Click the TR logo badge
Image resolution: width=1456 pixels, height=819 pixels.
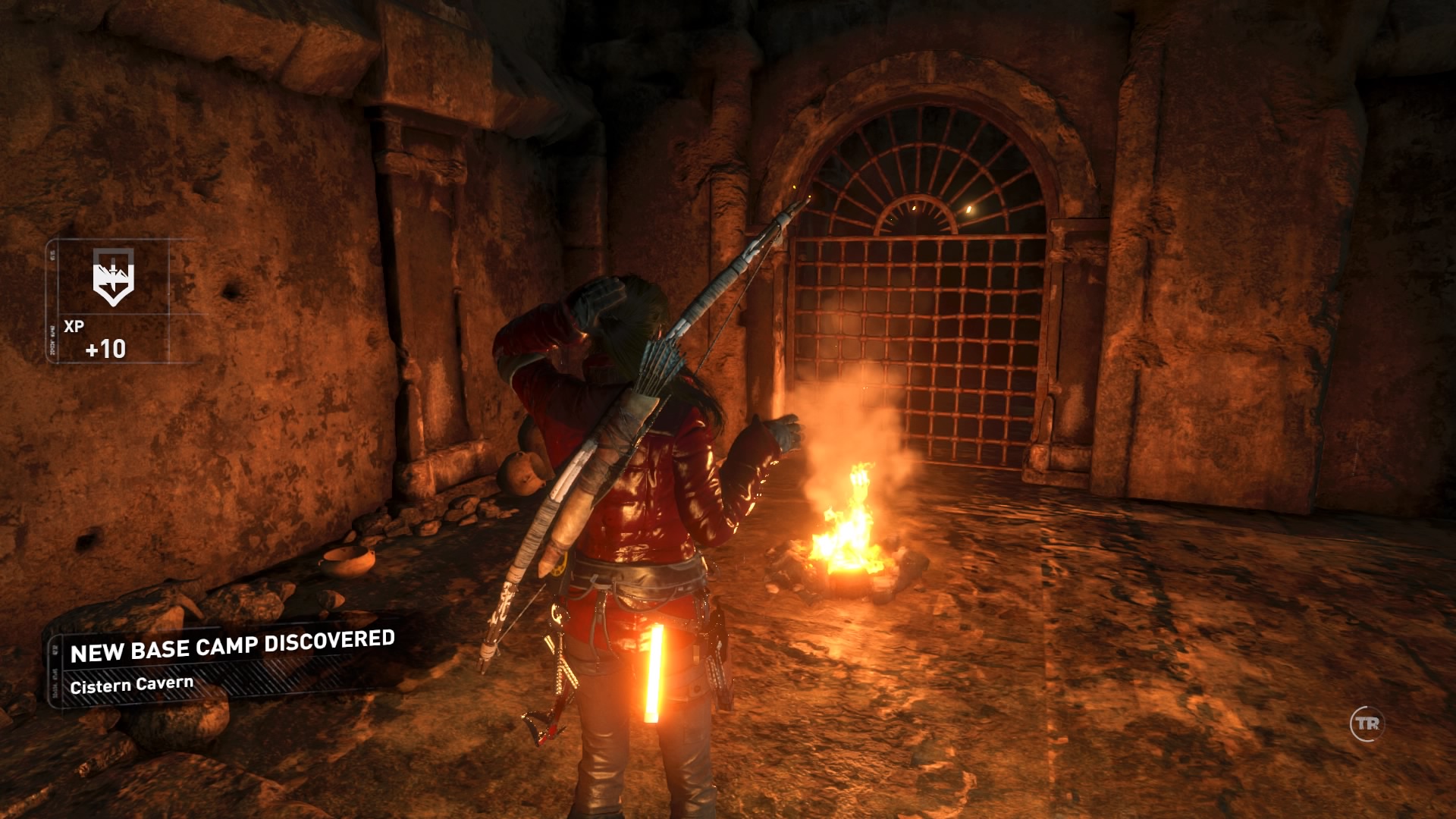(1367, 723)
